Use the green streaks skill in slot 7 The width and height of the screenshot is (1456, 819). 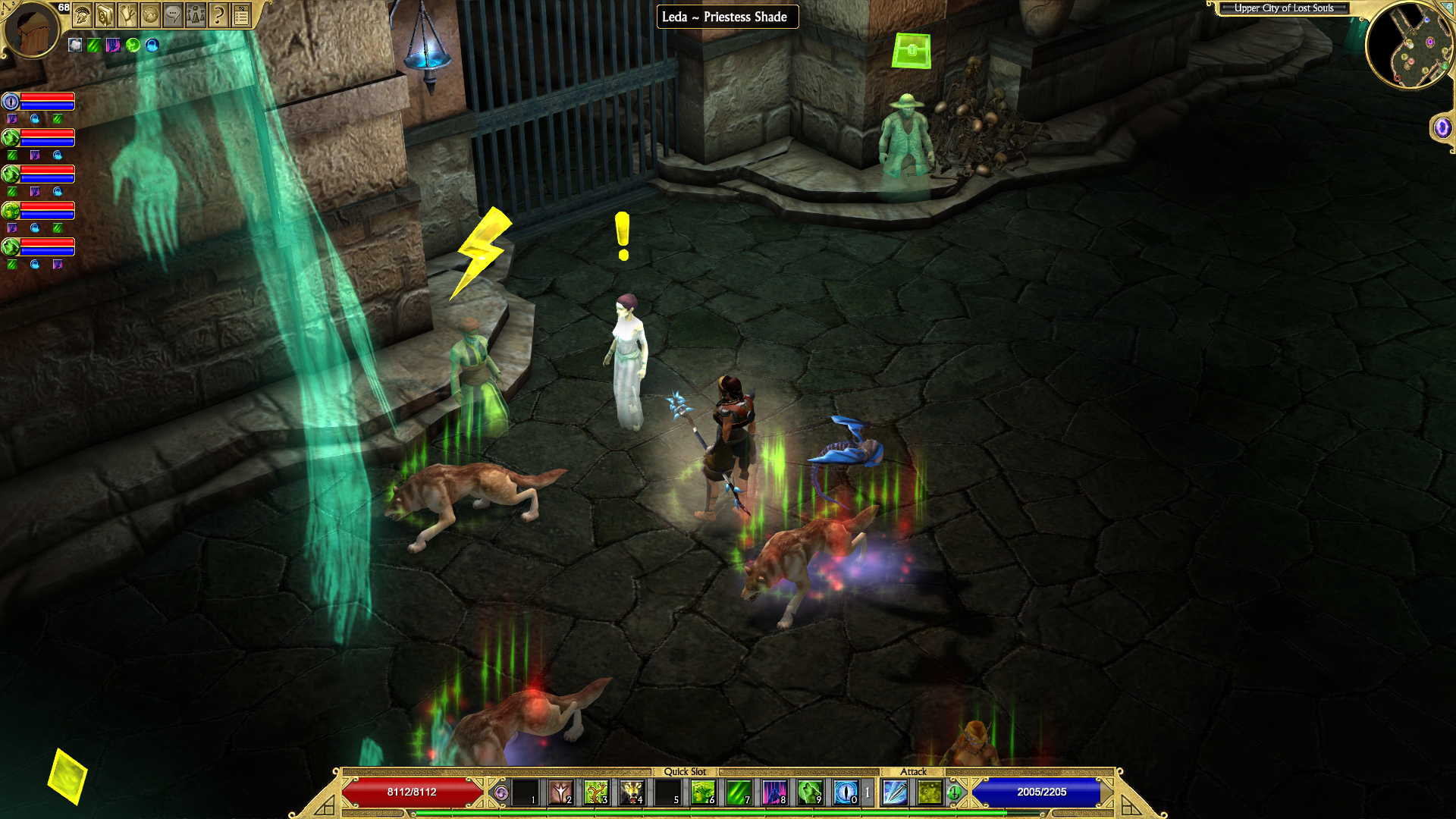[x=738, y=792]
